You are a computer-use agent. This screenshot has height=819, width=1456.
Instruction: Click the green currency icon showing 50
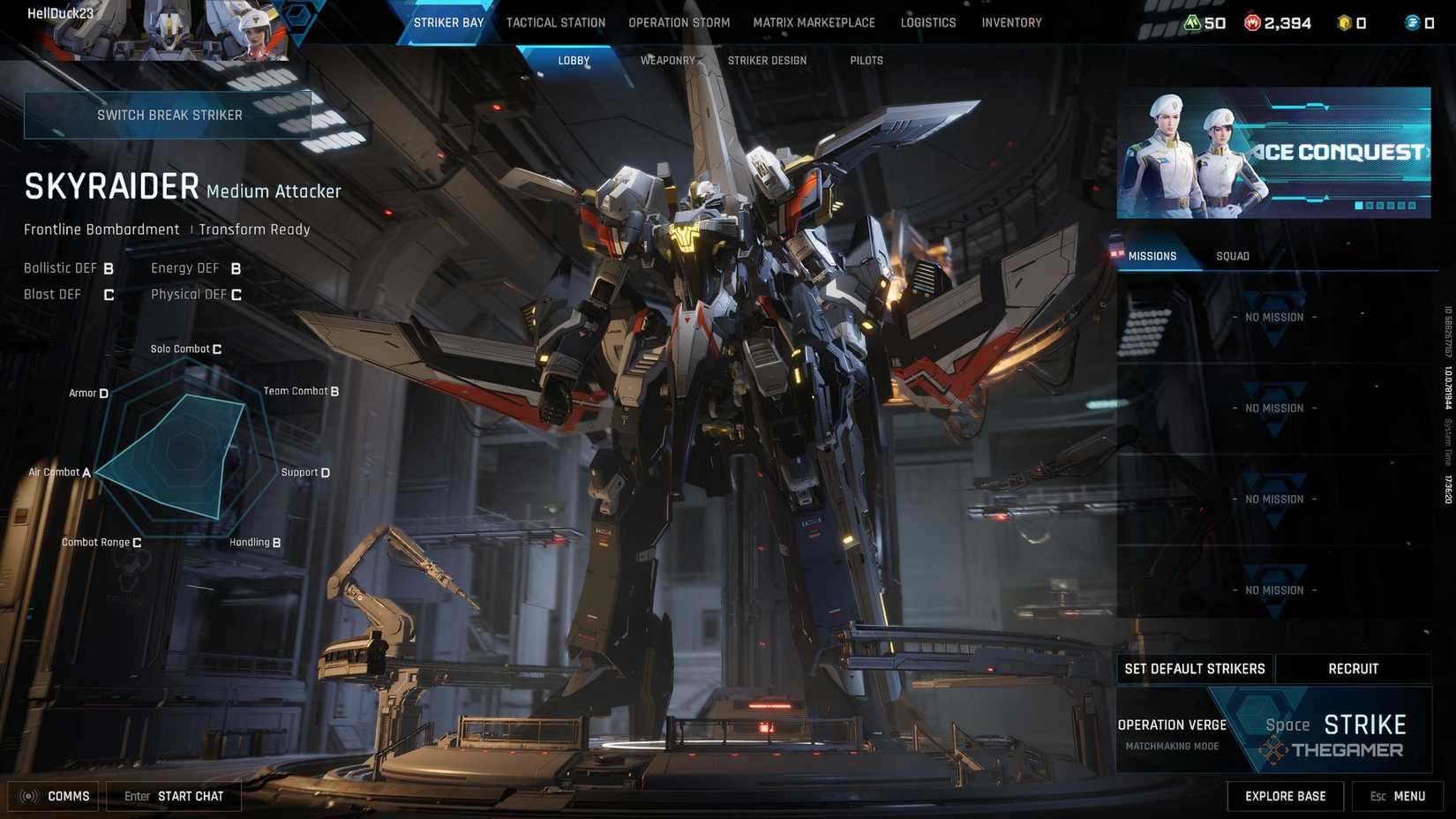coord(1192,23)
